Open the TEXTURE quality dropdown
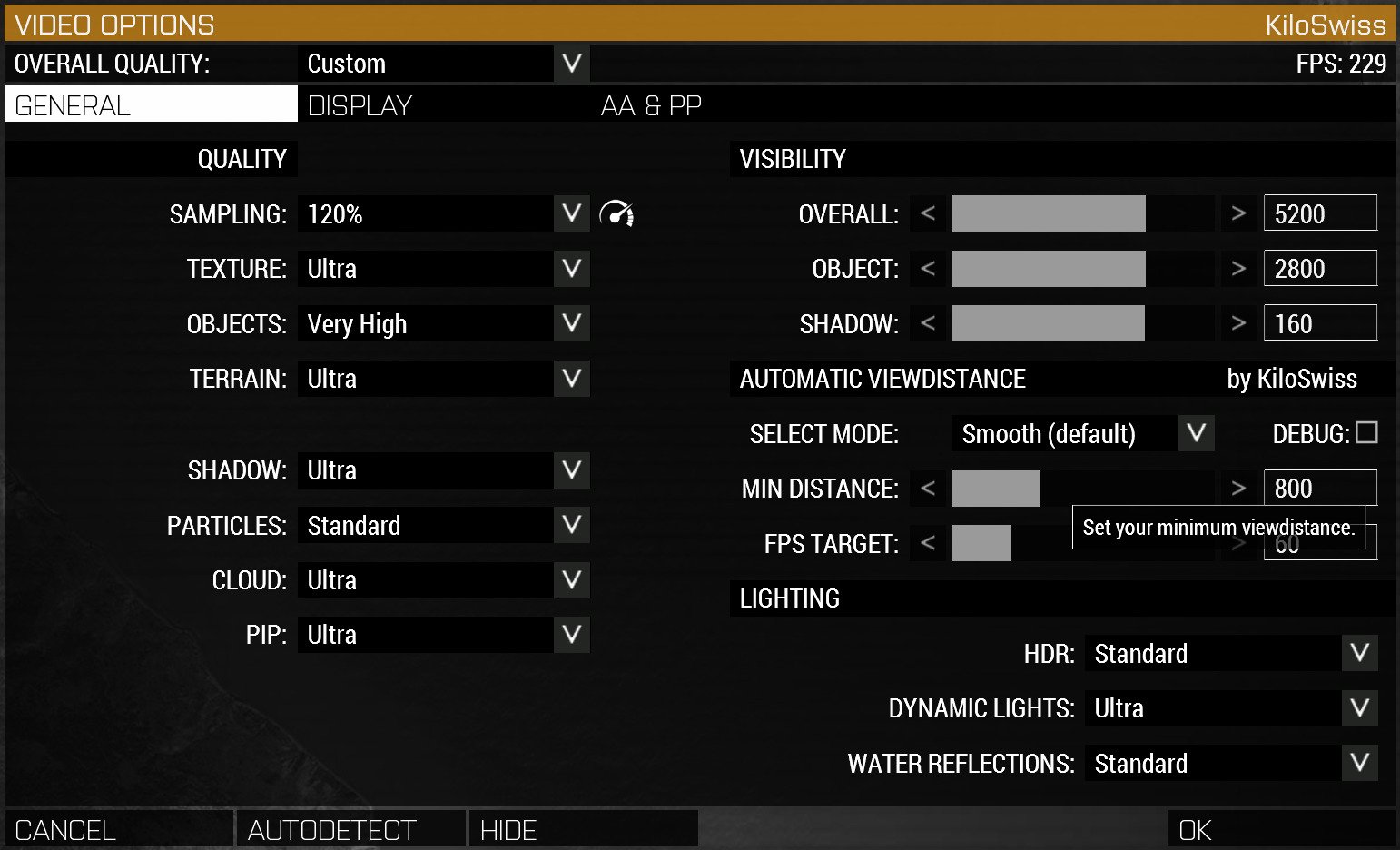This screenshot has width=1400, height=850. [x=571, y=269]
